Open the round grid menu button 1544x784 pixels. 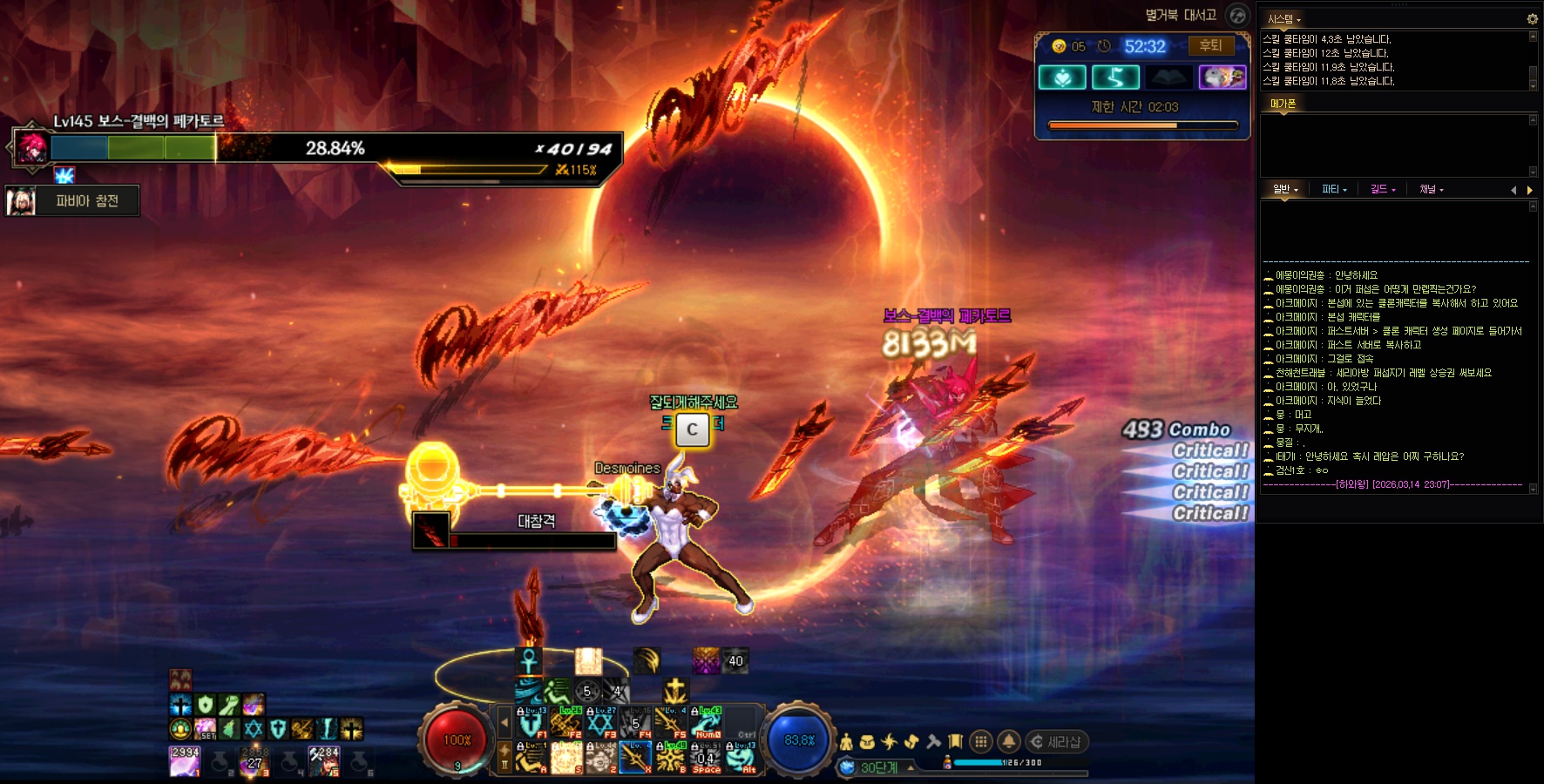pos(981,741)
